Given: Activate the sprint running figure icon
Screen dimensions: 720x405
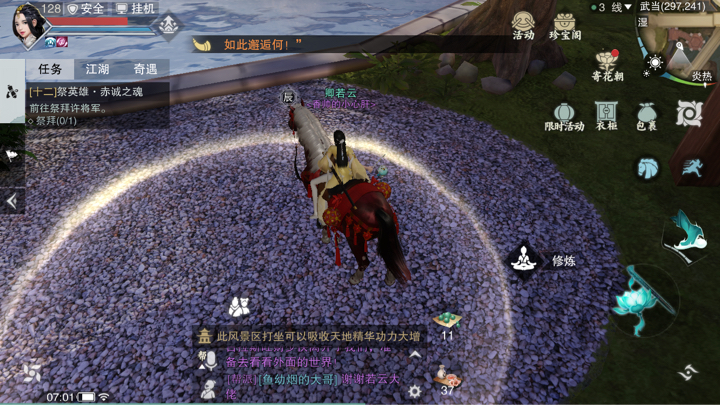Looking at the screenshot, I should point(690,168).
